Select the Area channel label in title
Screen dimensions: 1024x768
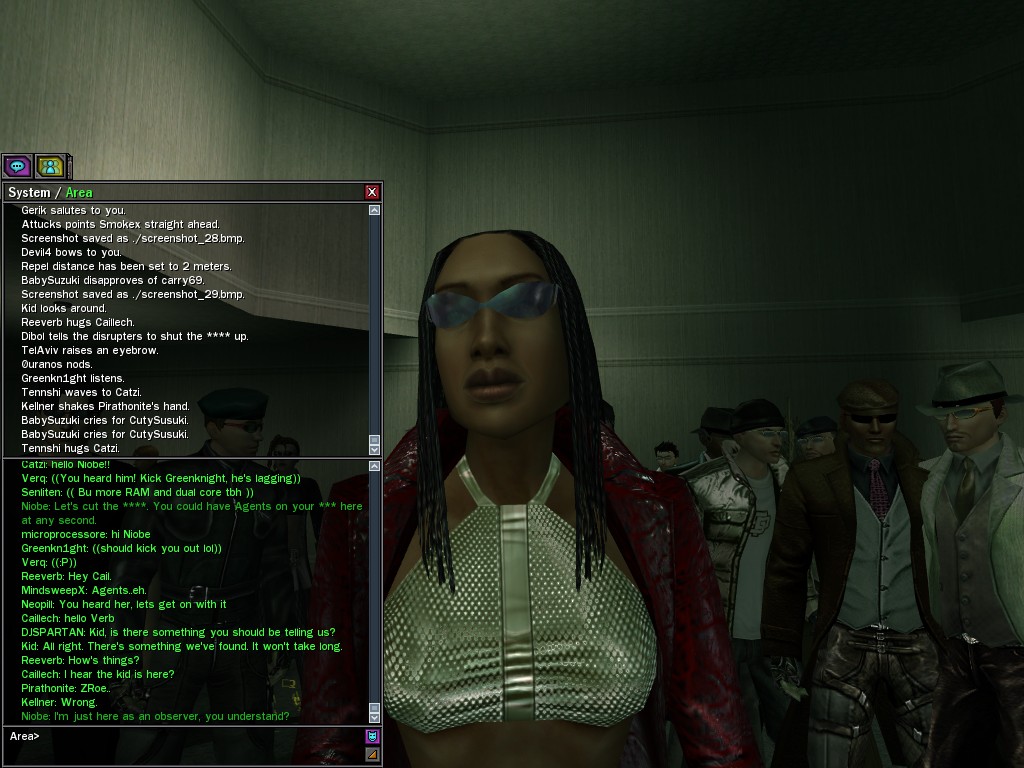pos(79,192)
